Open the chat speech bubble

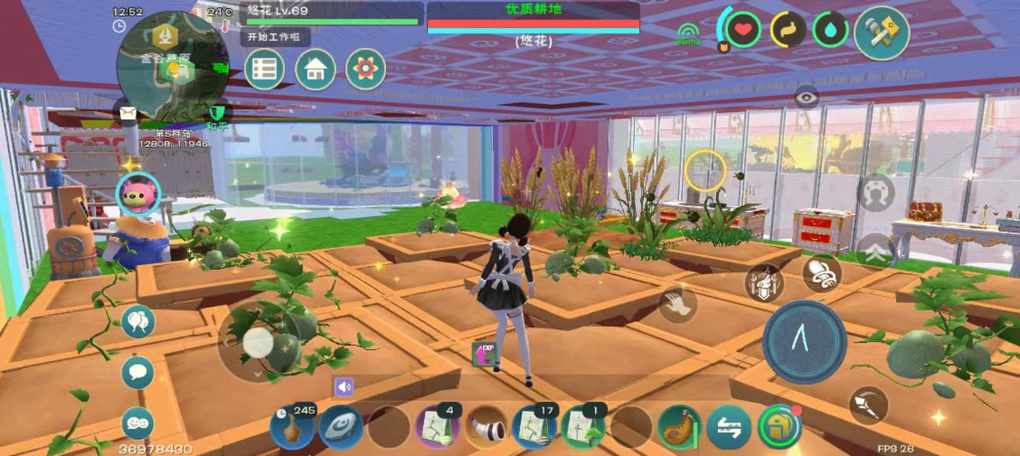click(x=138, y=372)
